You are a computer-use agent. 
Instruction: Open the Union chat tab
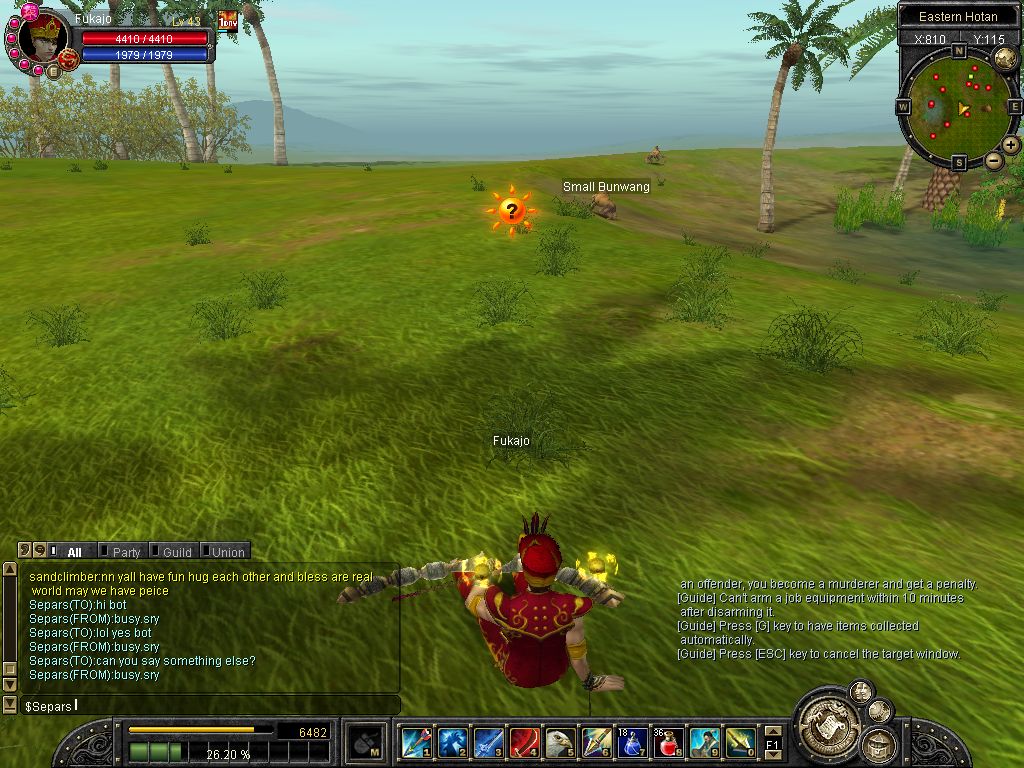[x=227, y=552]
